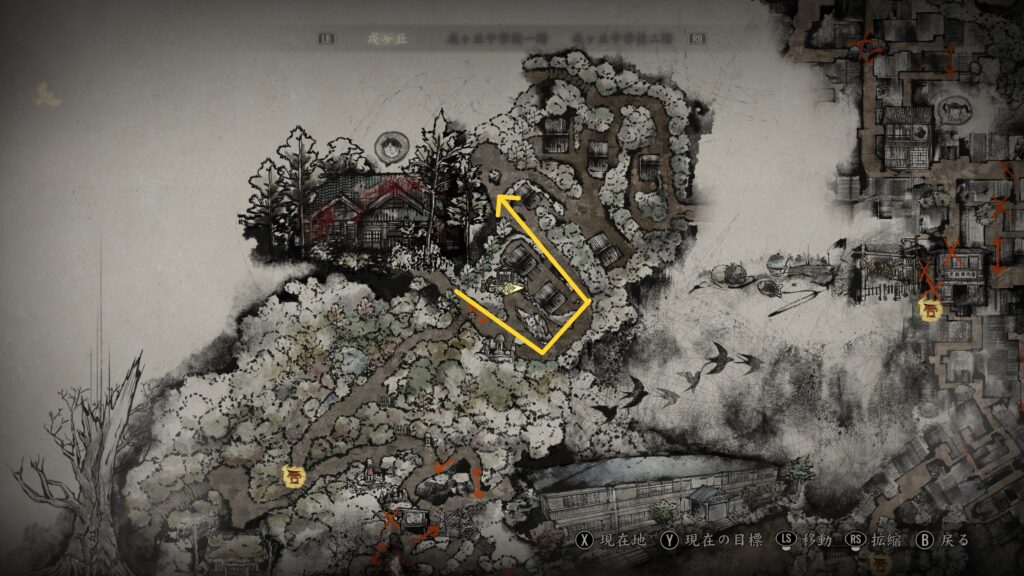
Task: Select the yellow player position arrow marker
Action: pyautogui.click(x=512, y=287)
